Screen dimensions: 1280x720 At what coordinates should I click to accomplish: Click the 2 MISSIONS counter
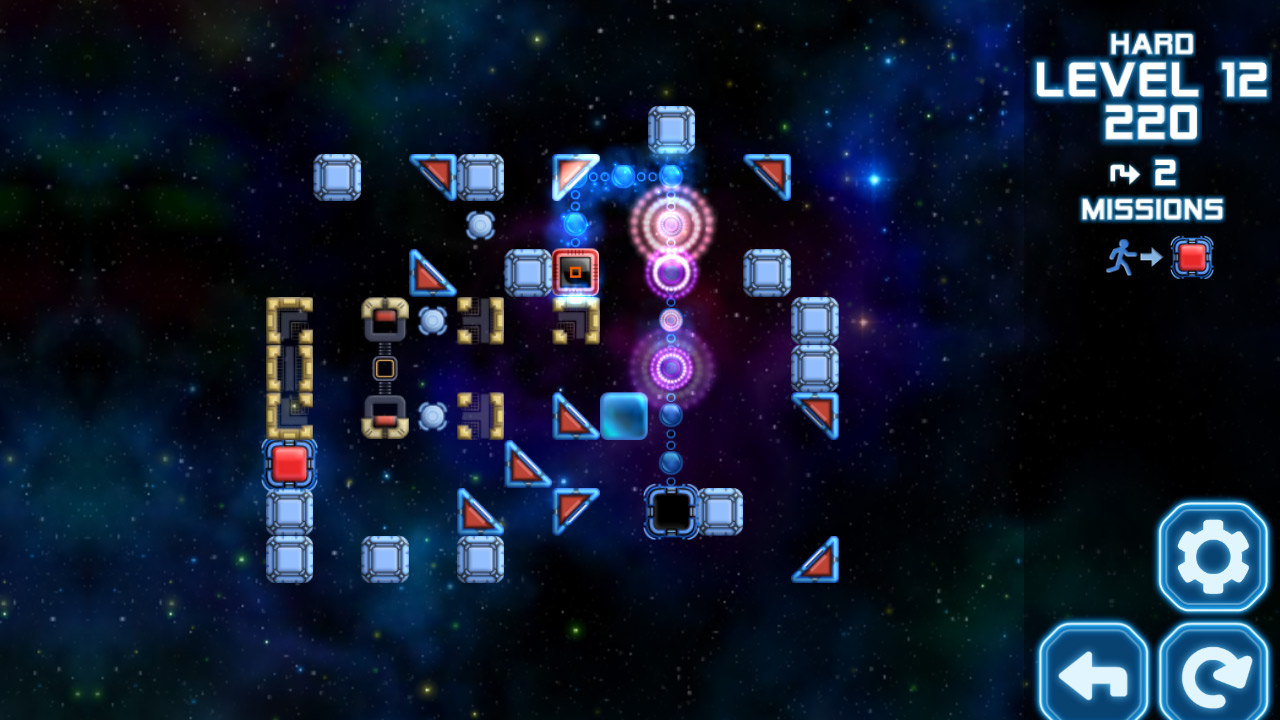1151,190
